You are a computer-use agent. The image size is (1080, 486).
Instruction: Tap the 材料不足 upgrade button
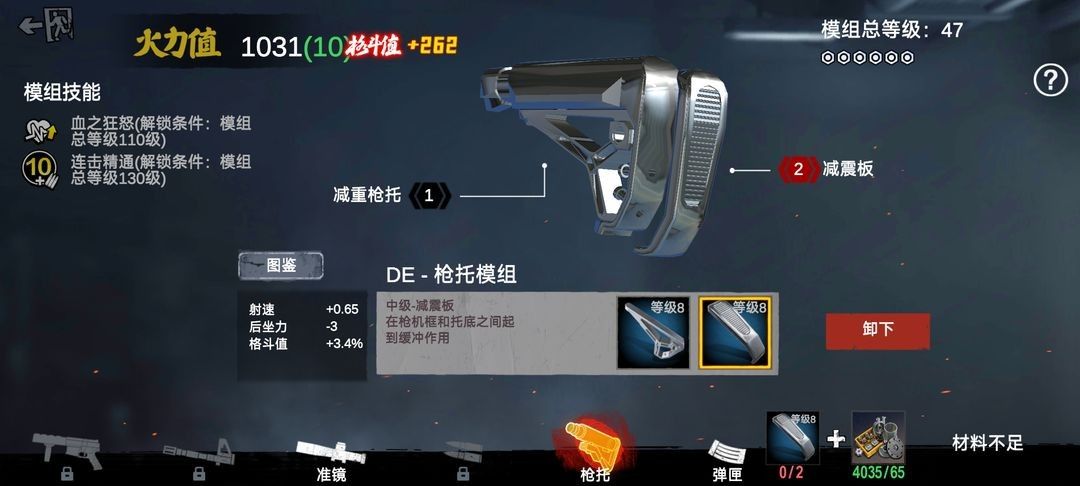tap(987, 443)
